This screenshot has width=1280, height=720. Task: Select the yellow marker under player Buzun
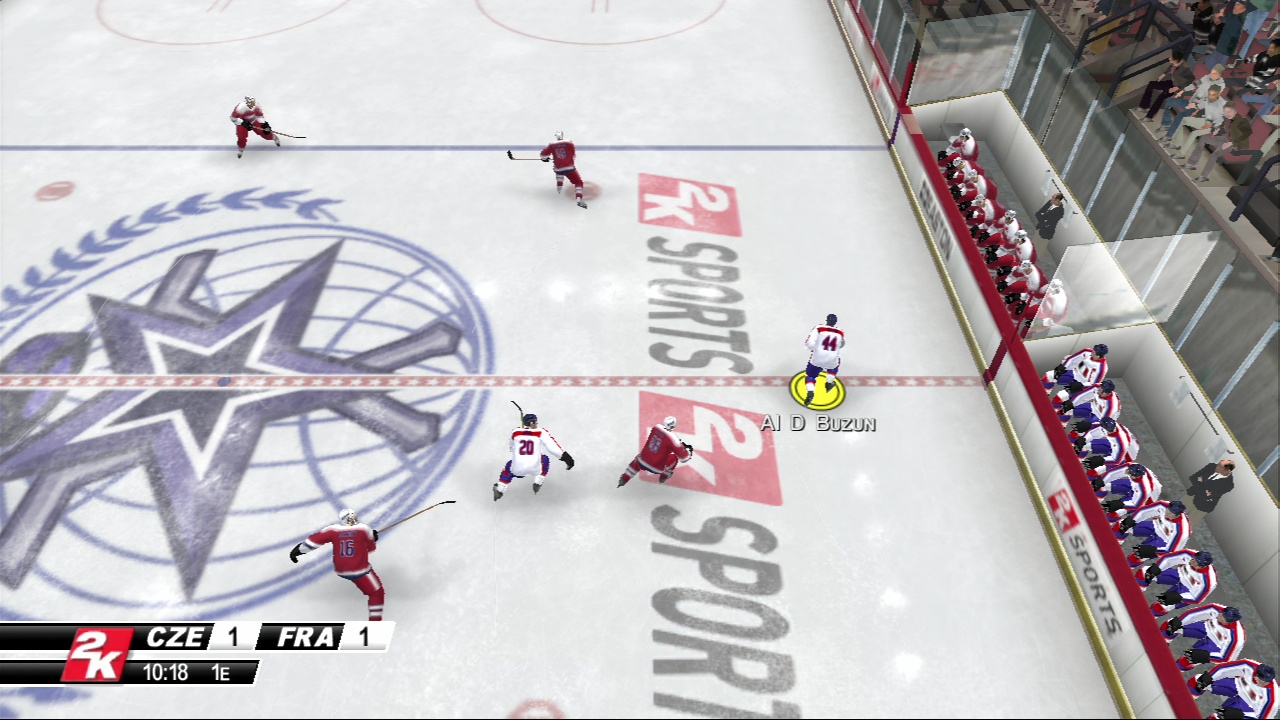[x=818, y=392]
